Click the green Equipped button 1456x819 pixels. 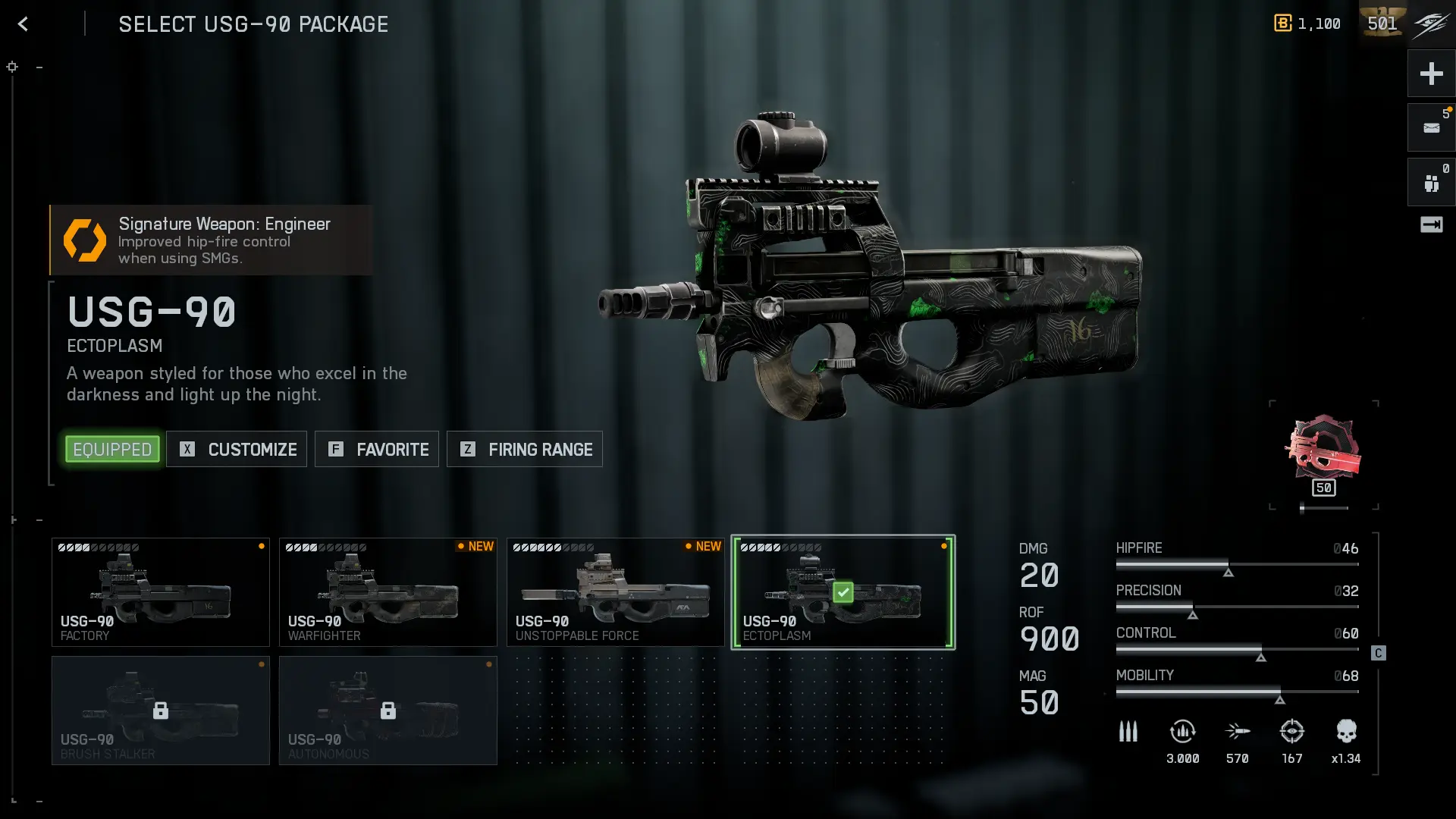click(x=112, y=450)
